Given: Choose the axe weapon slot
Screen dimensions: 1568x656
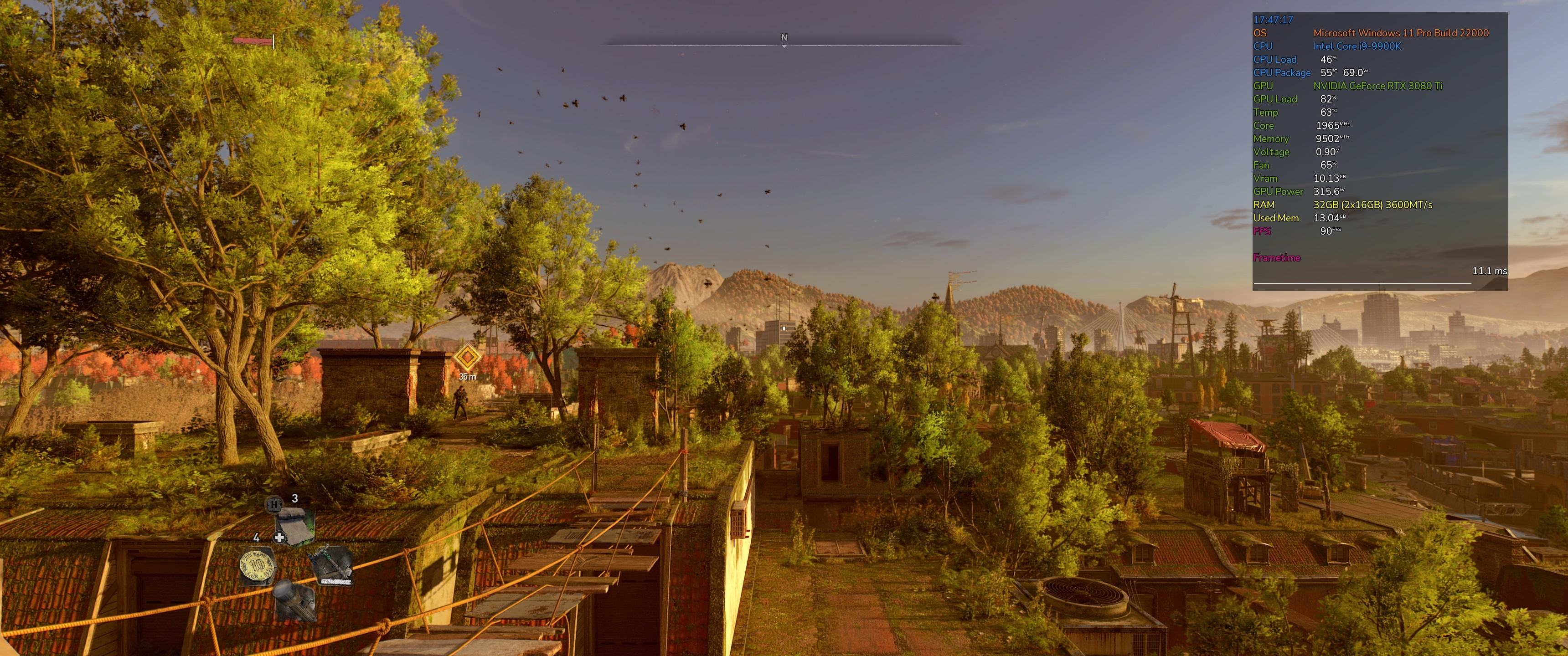Looking at the screenshot, I should (332, 566).
